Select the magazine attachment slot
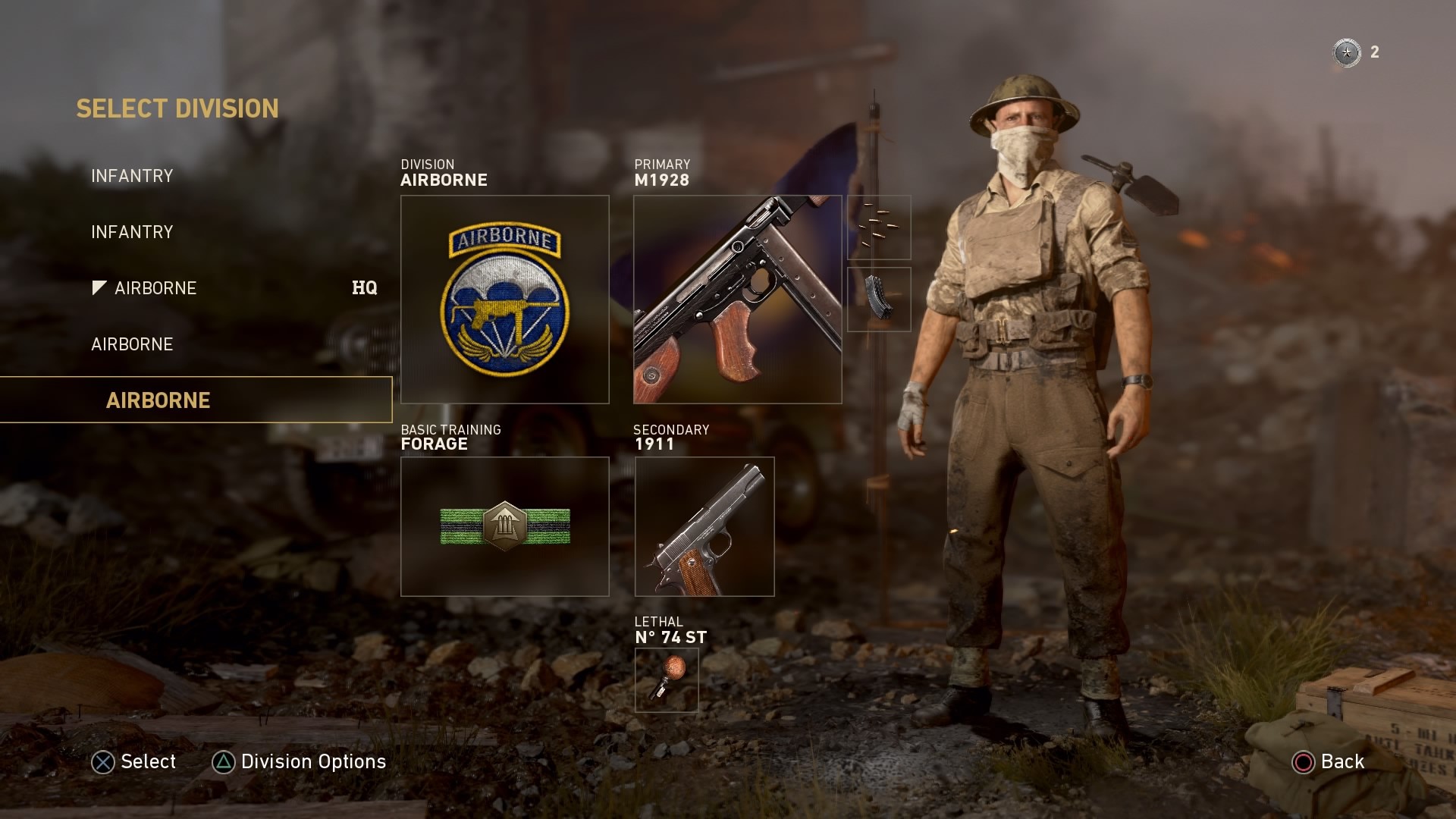 [879, 300]
